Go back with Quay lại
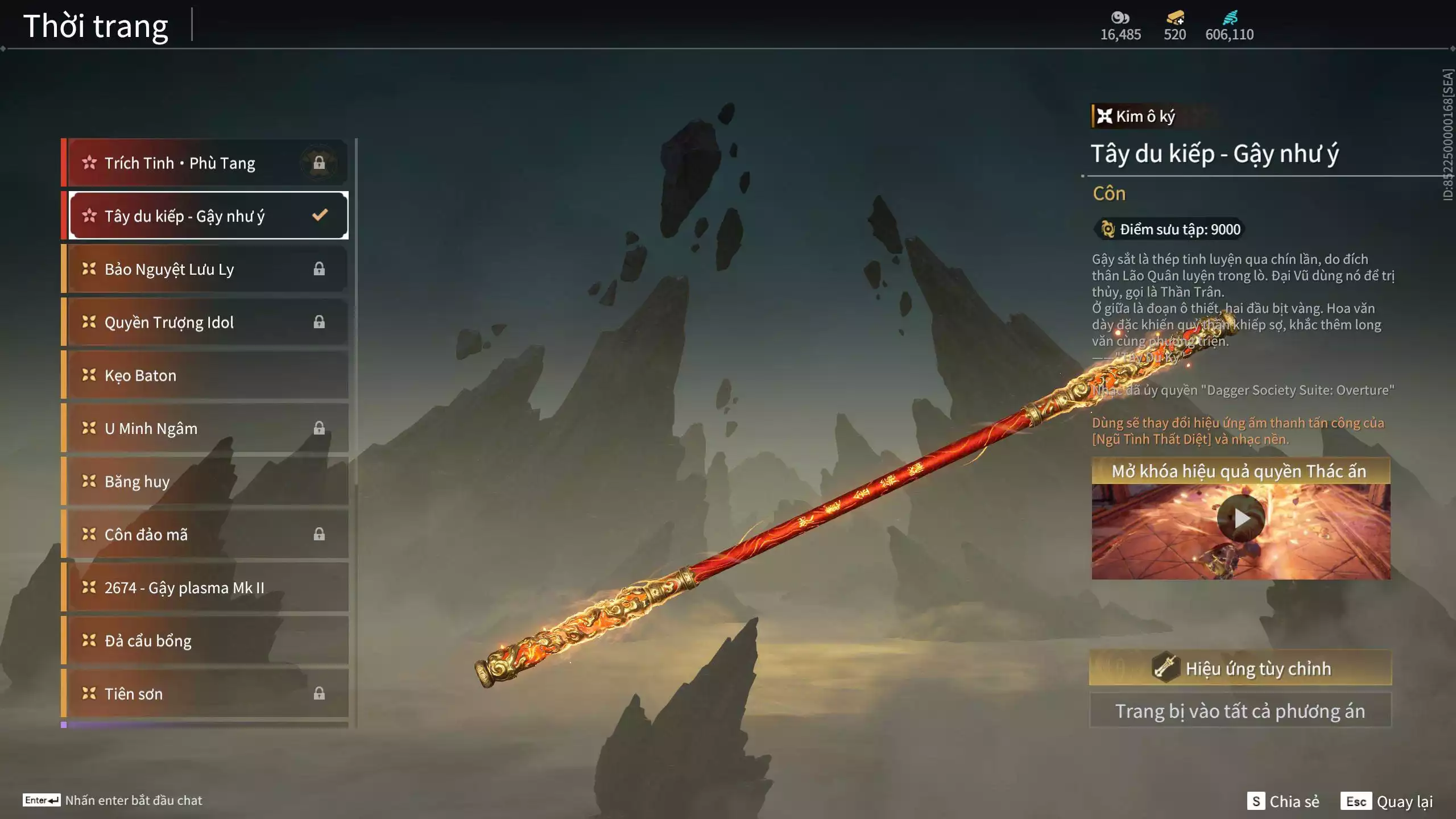The height and width of the screenshot is (819, 1456). coord(1388,801)
